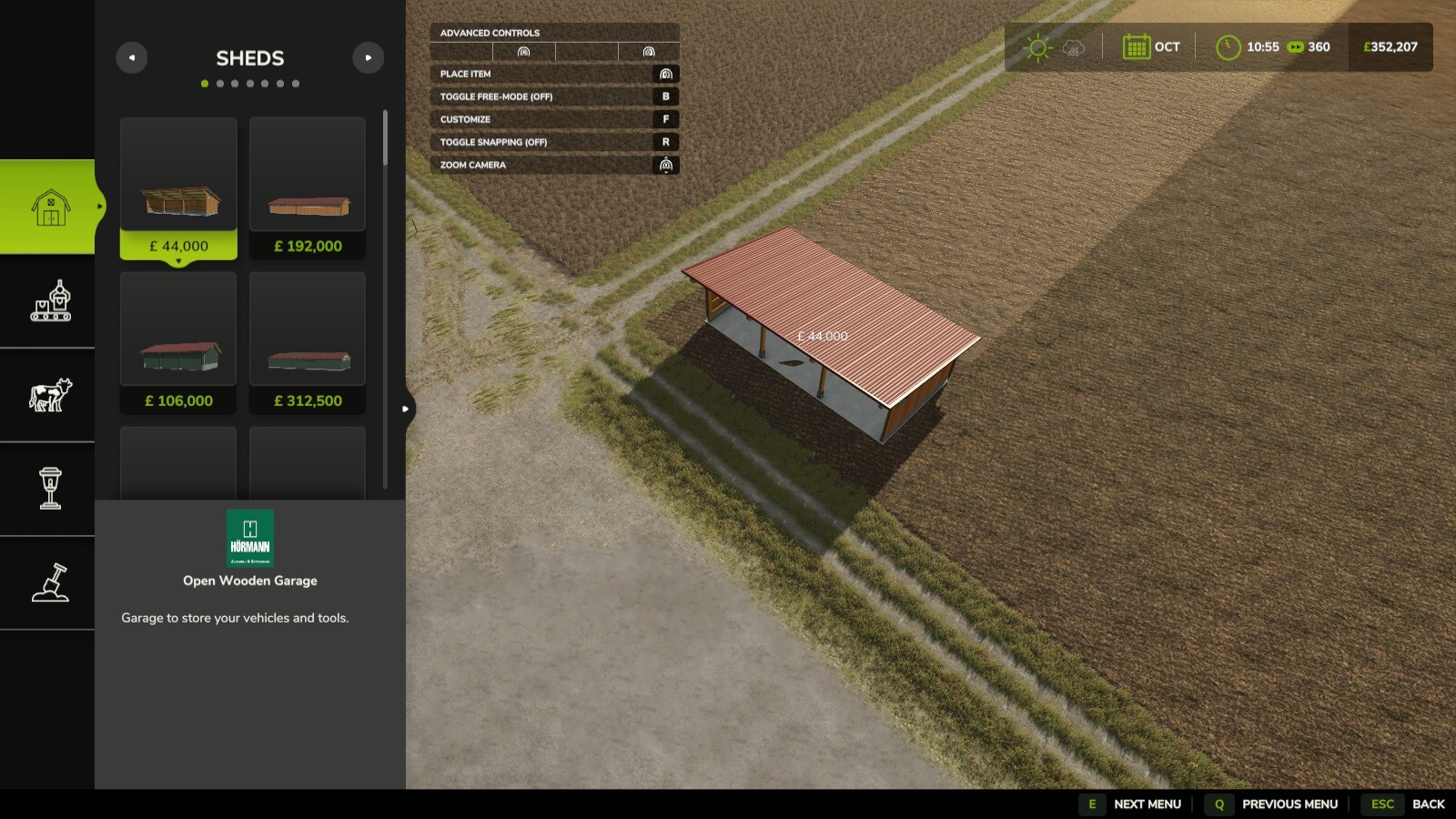Activate Zoom Camera control
This screenshot has height=819, width=1456.
point(555,165)
